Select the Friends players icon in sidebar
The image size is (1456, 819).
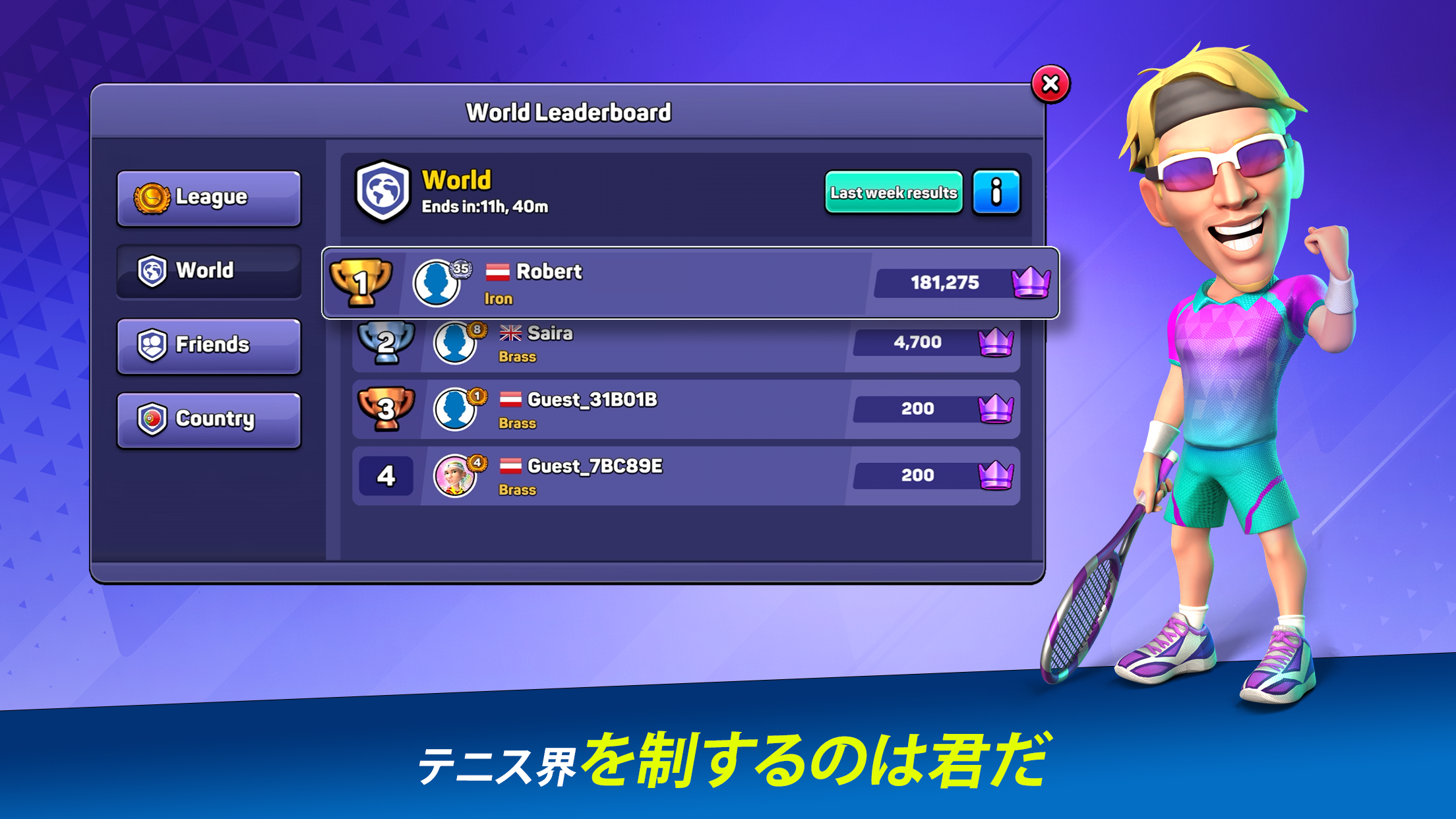pyautogui.click(x=154, y=344)
